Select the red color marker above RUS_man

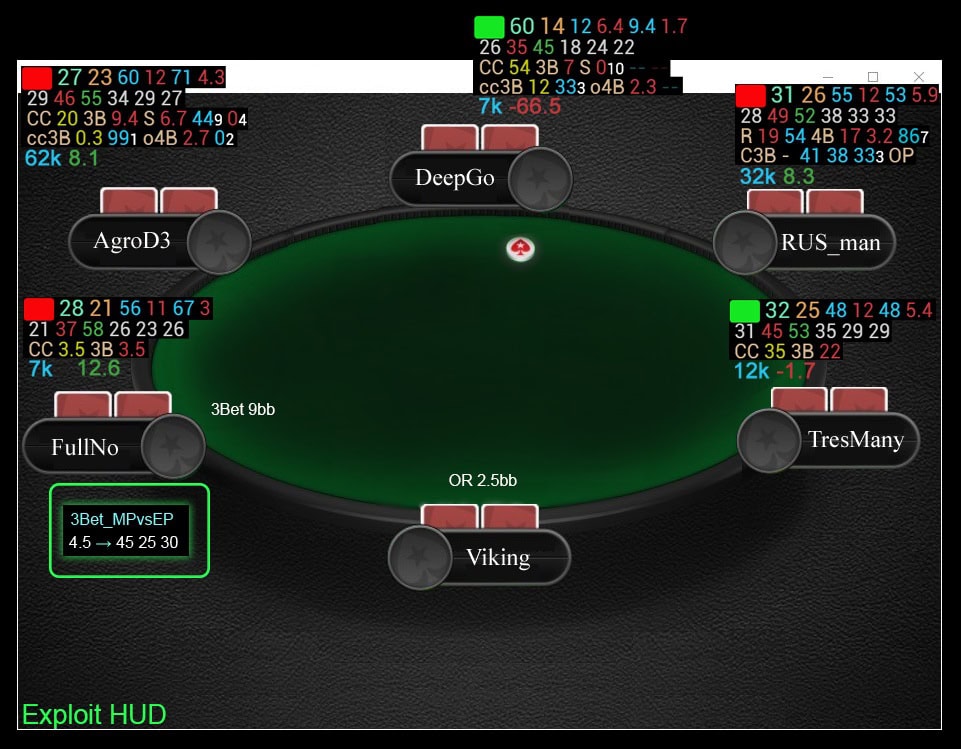[x=750, y=96]
